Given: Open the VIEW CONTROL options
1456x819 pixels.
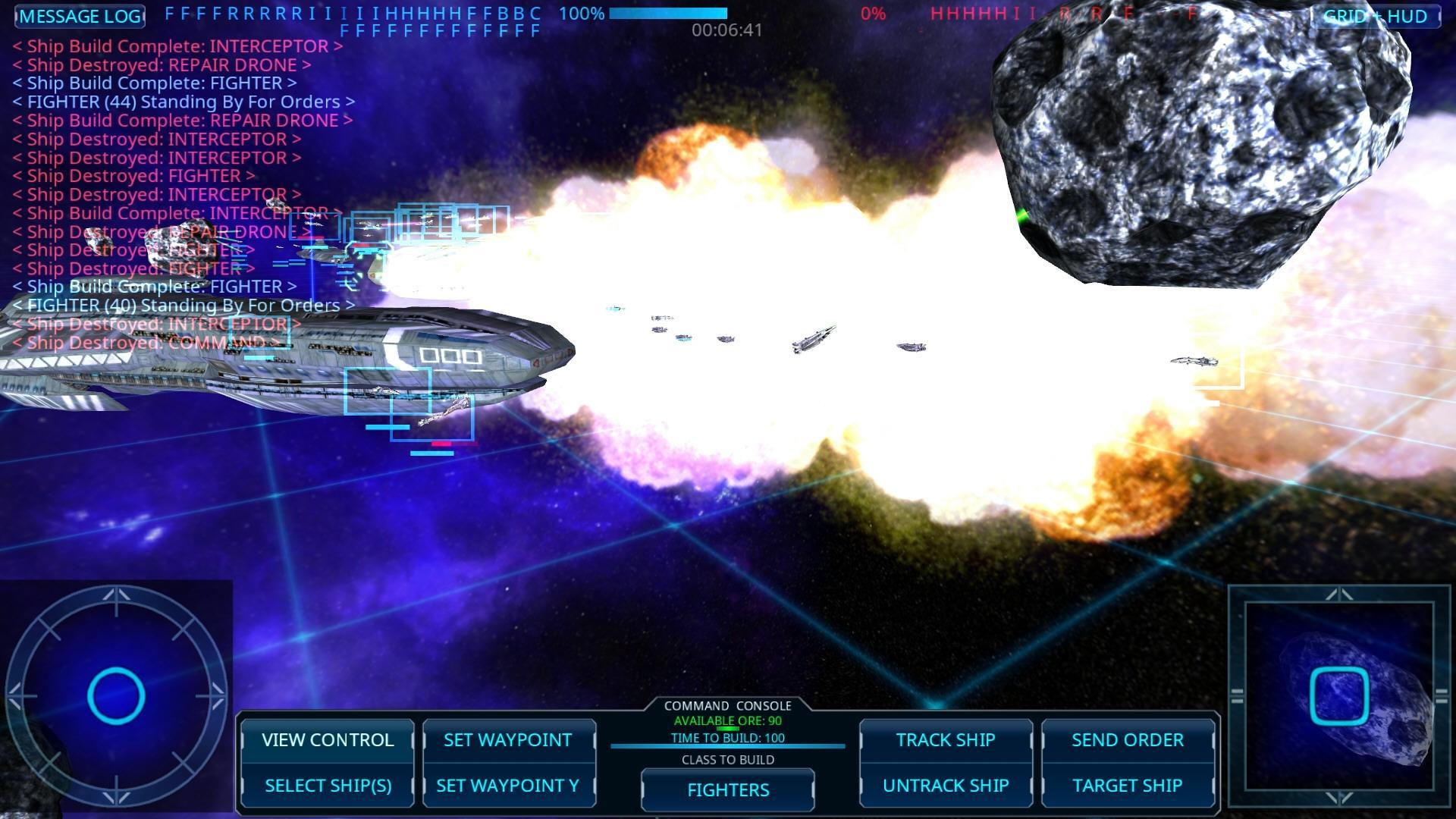Looking at the screenshot, I should (328, 740).
